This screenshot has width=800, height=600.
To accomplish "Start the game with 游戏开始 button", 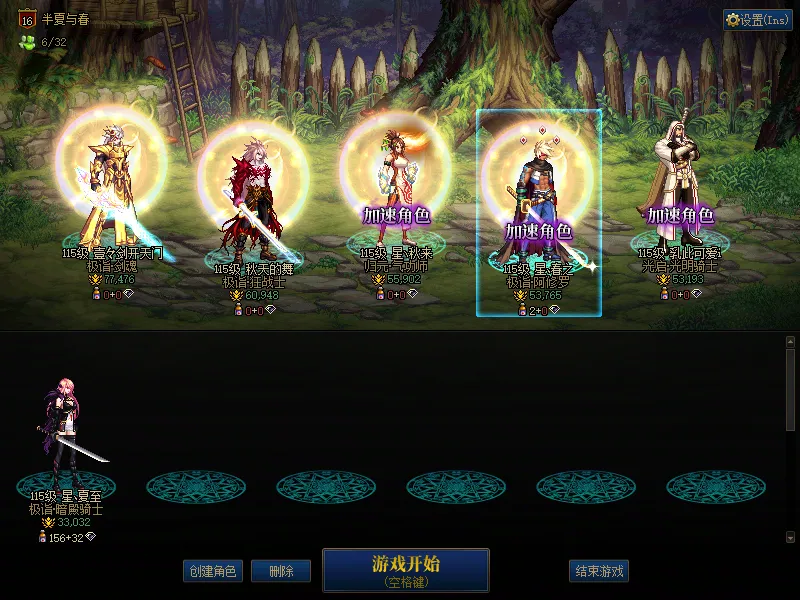I will 405,569.
